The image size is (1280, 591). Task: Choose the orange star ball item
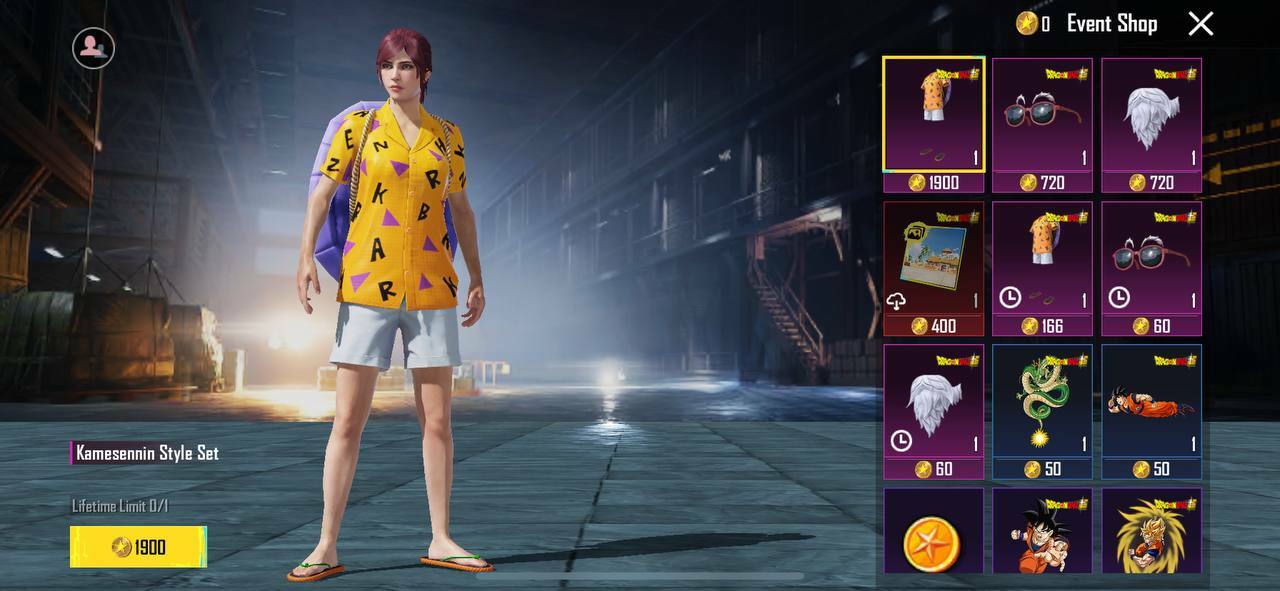[933, 533]
